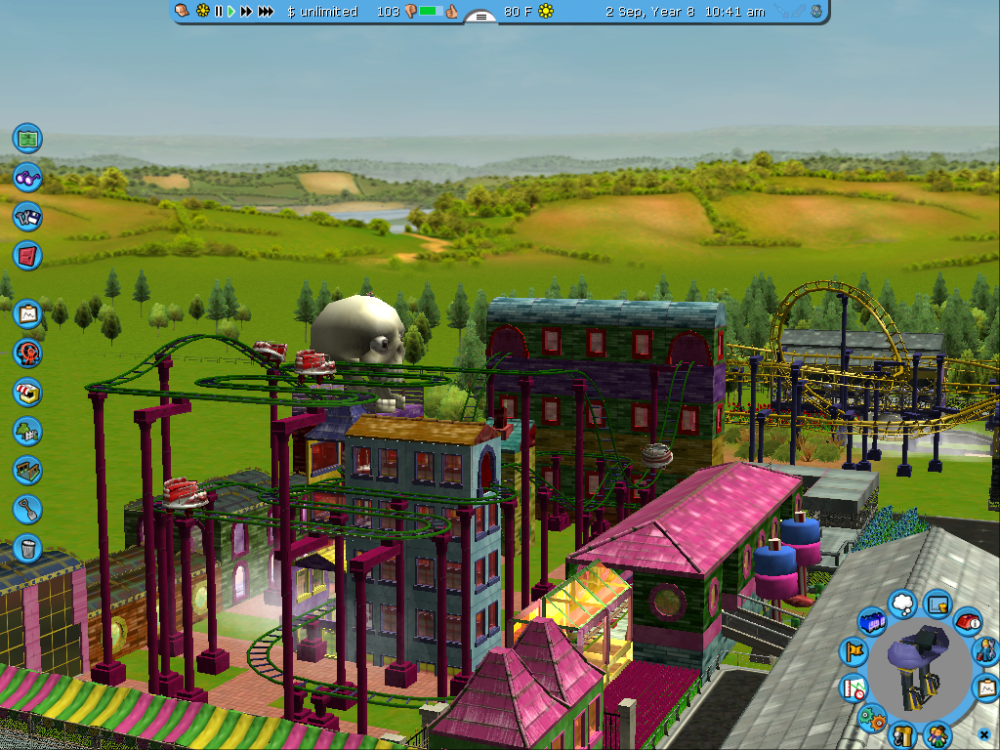Screen dimensions: 1000x750
Task: Open the glasses view options button
Action: (27, 177)
